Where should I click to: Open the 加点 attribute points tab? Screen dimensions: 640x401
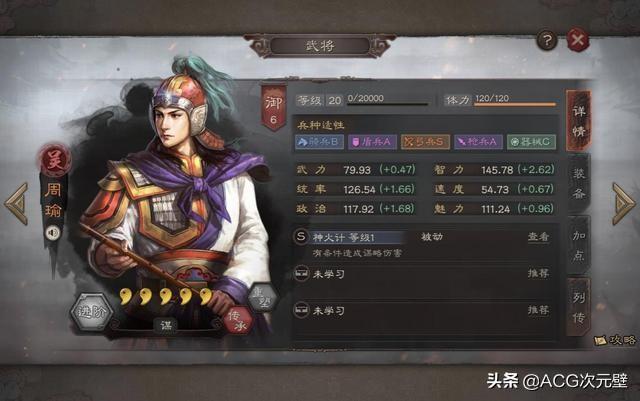578,243
